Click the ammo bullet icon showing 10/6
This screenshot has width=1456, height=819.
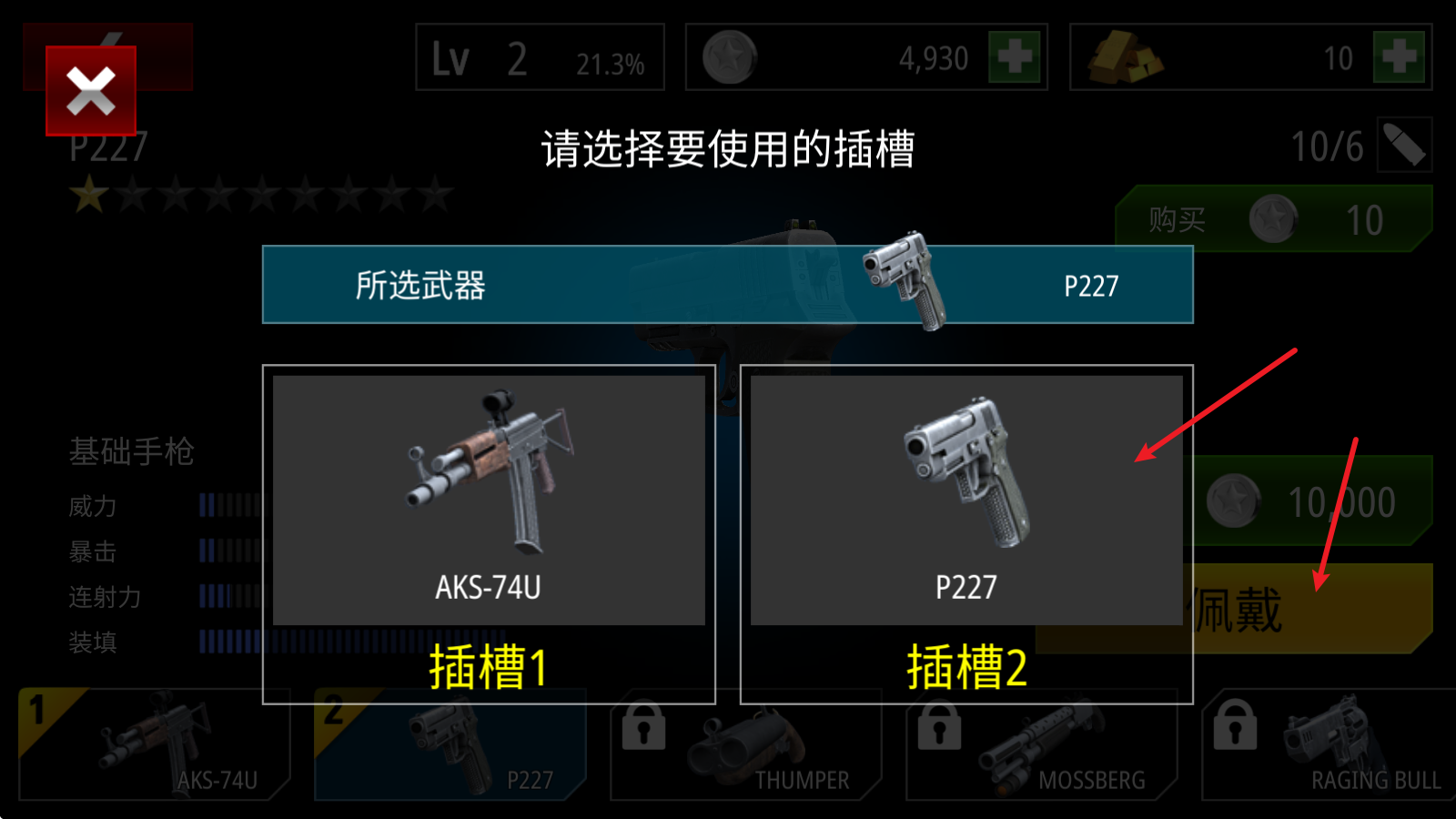click(1402, 146)
